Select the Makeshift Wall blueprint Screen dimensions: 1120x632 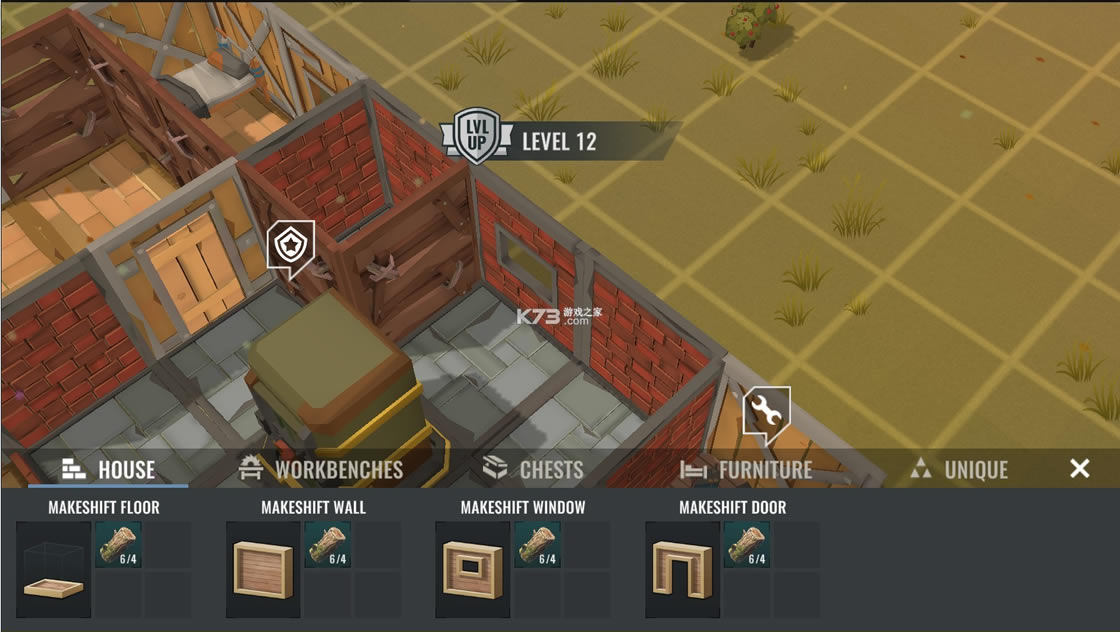(x=263, y=569)
